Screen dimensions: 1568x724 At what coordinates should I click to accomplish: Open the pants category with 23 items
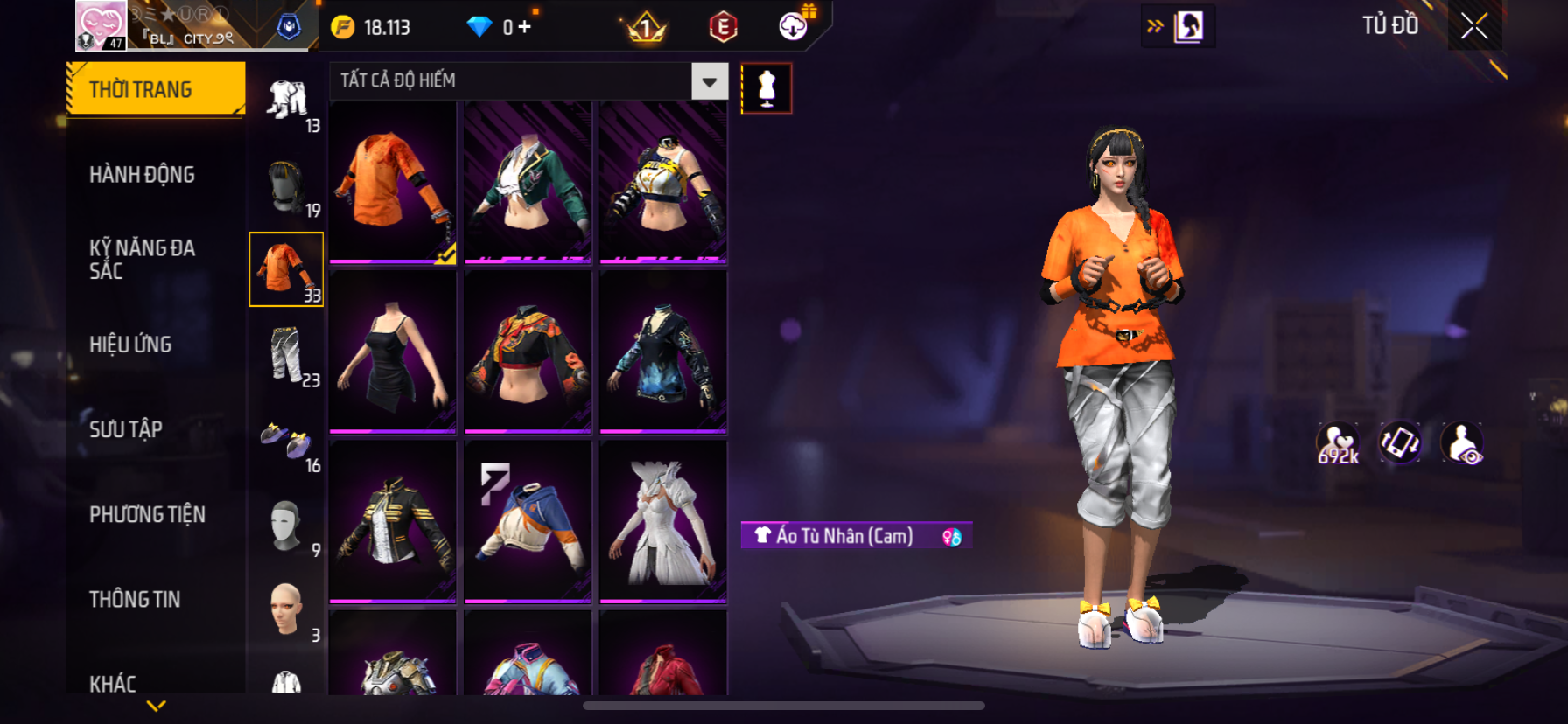[x=287, y=354]
